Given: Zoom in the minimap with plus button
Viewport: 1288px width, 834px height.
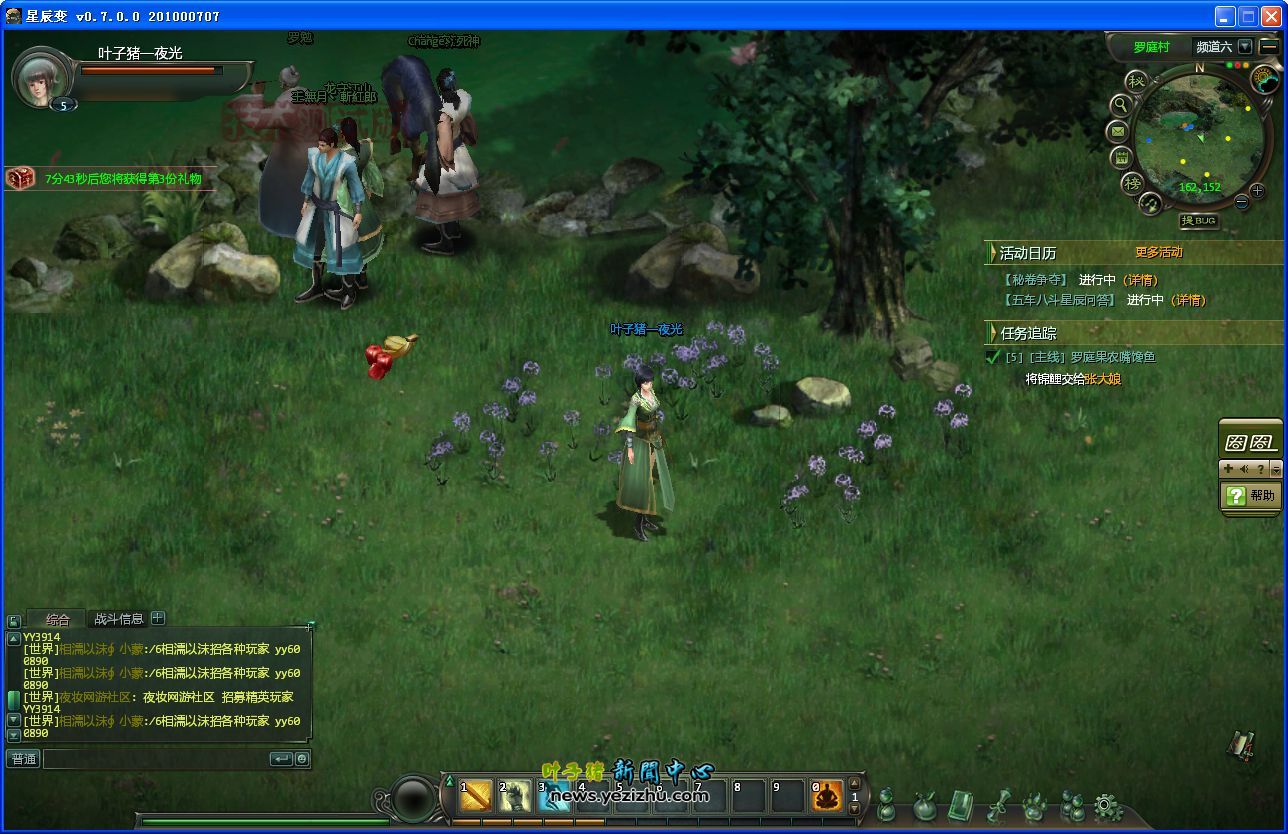Looking at the screenshot, I should click(1257, 190).
